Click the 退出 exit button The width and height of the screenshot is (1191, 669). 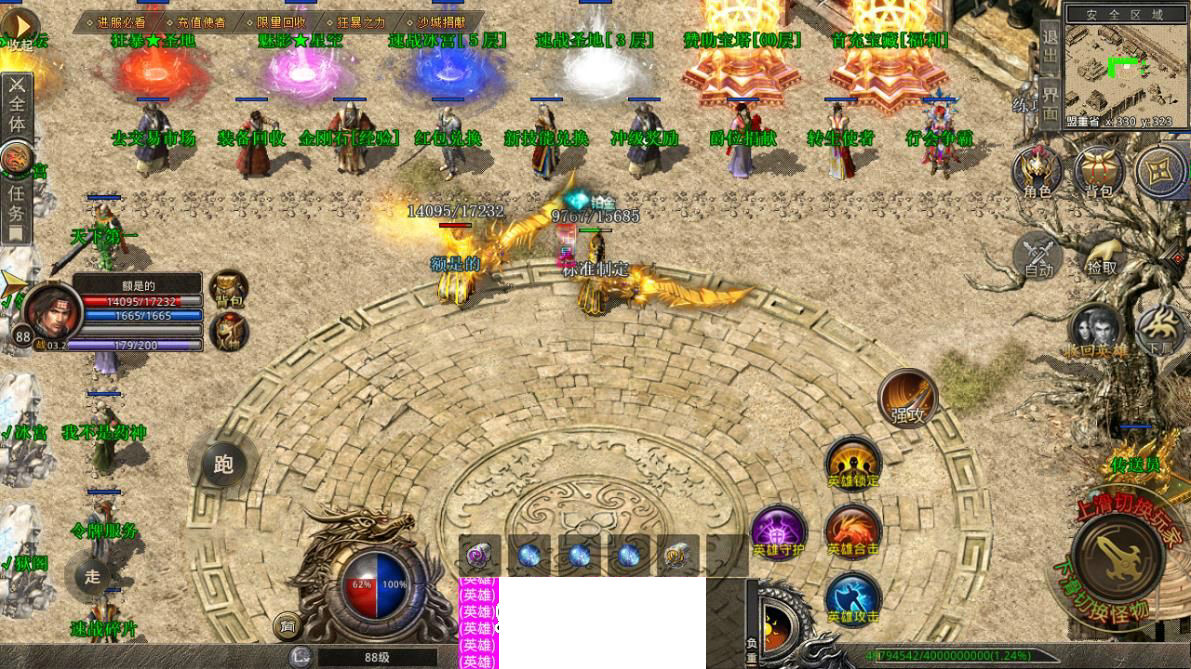click(x=1049, y=47)
